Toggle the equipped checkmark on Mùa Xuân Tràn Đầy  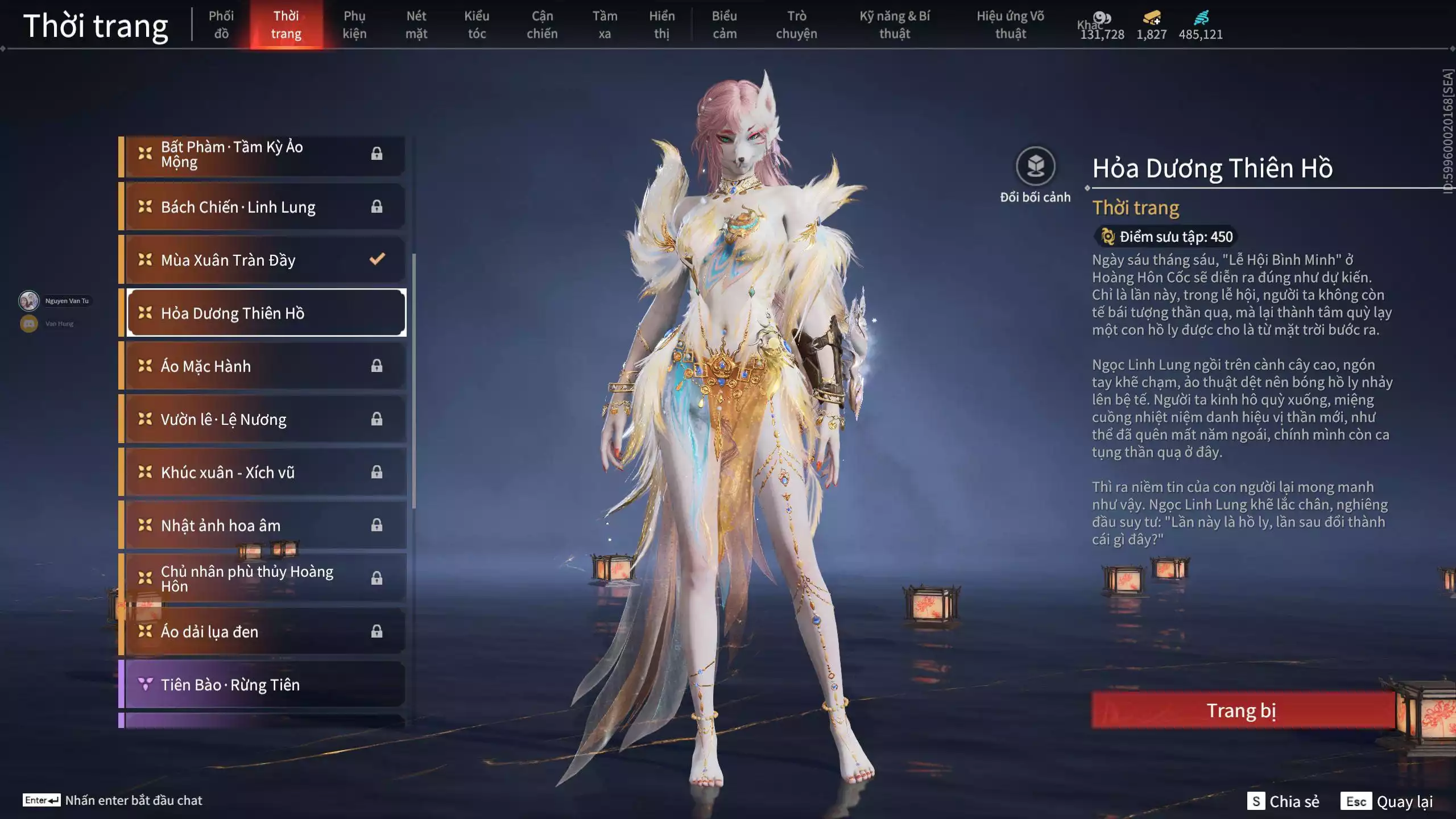(x=375, y=259)
